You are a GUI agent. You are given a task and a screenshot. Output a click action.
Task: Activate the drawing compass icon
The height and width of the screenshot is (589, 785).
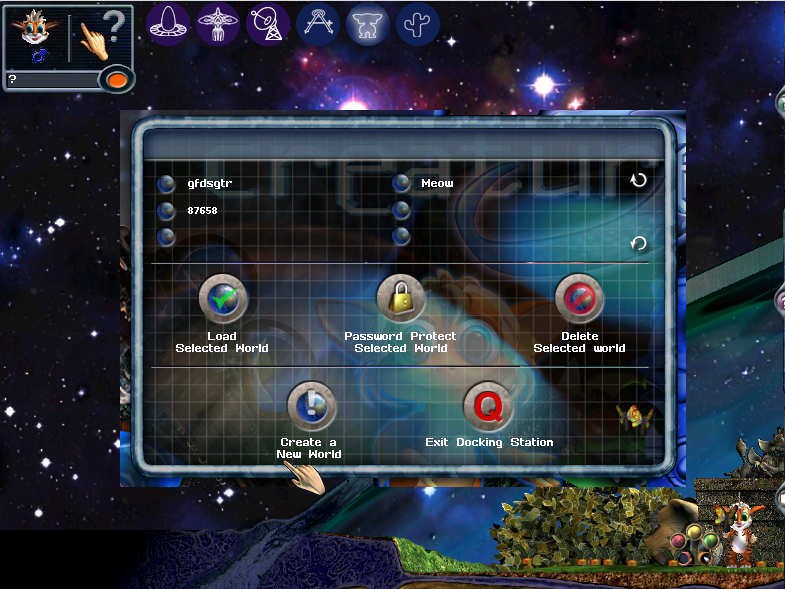(x=318, y=22)
